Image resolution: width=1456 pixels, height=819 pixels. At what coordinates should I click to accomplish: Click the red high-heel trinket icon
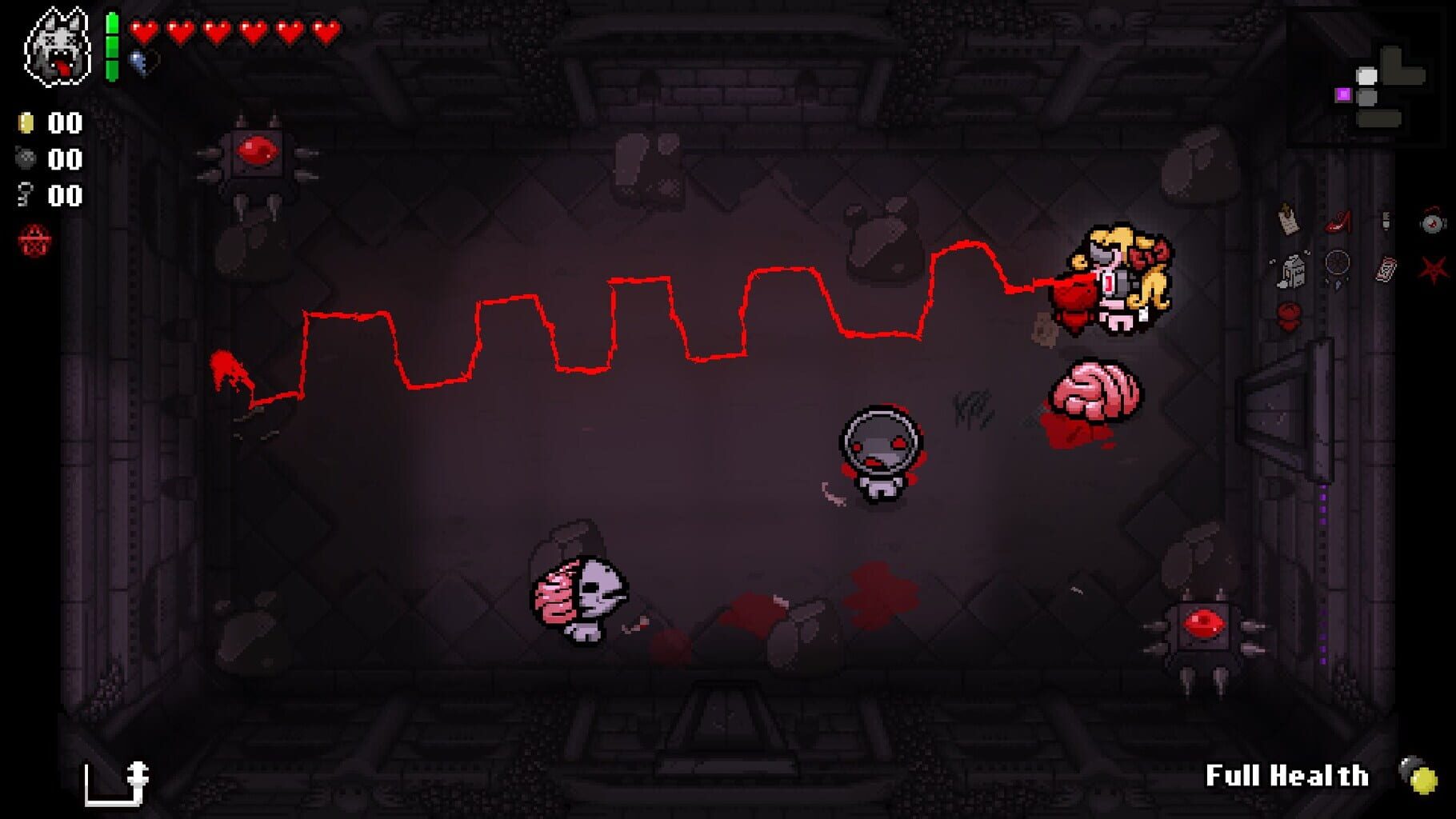1338,222
